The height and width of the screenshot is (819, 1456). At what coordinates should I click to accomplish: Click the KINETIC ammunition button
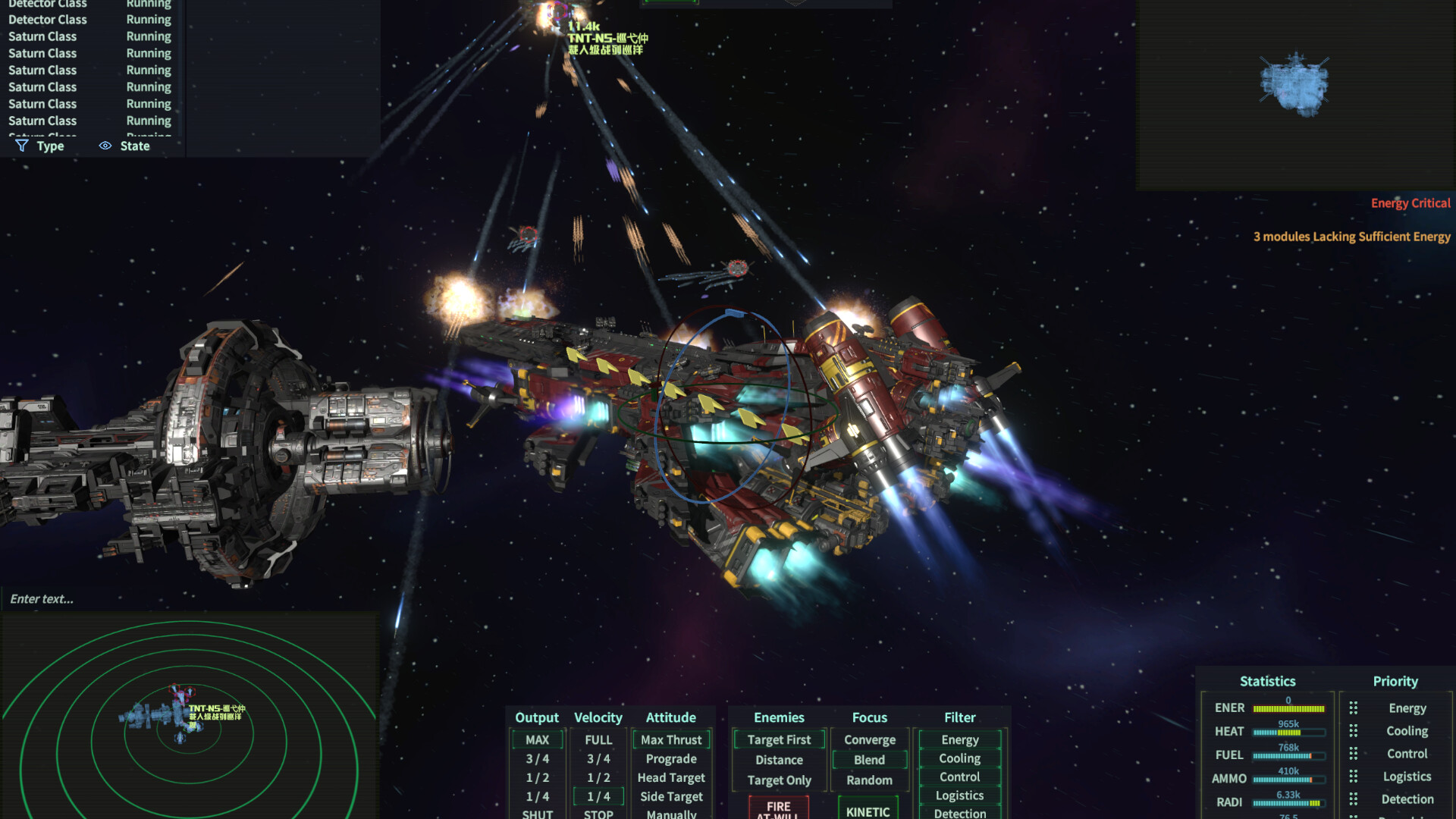coord(869,810)
